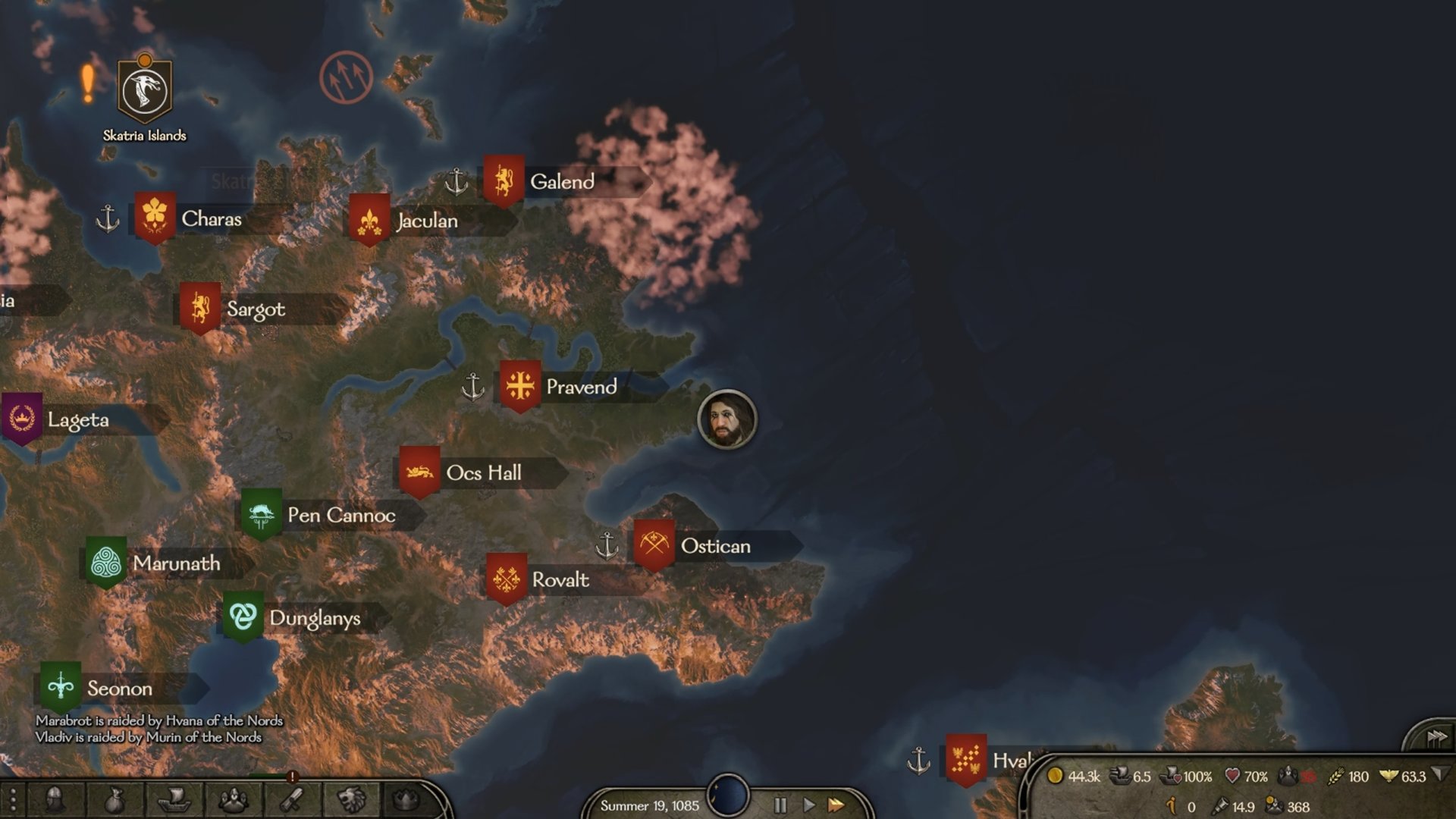Screen dimensions: 1456x819
Task: Open the quests scroll icon
Action: (293, 800)
